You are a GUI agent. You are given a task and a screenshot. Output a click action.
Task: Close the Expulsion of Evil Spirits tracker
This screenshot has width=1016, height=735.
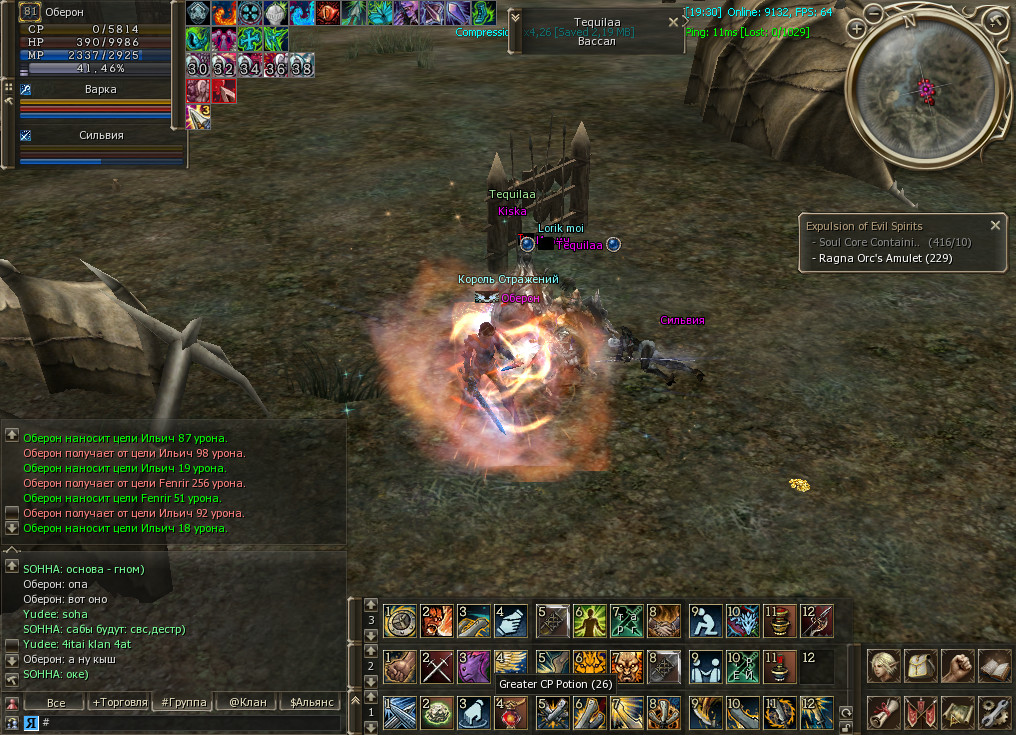(995, 226)
